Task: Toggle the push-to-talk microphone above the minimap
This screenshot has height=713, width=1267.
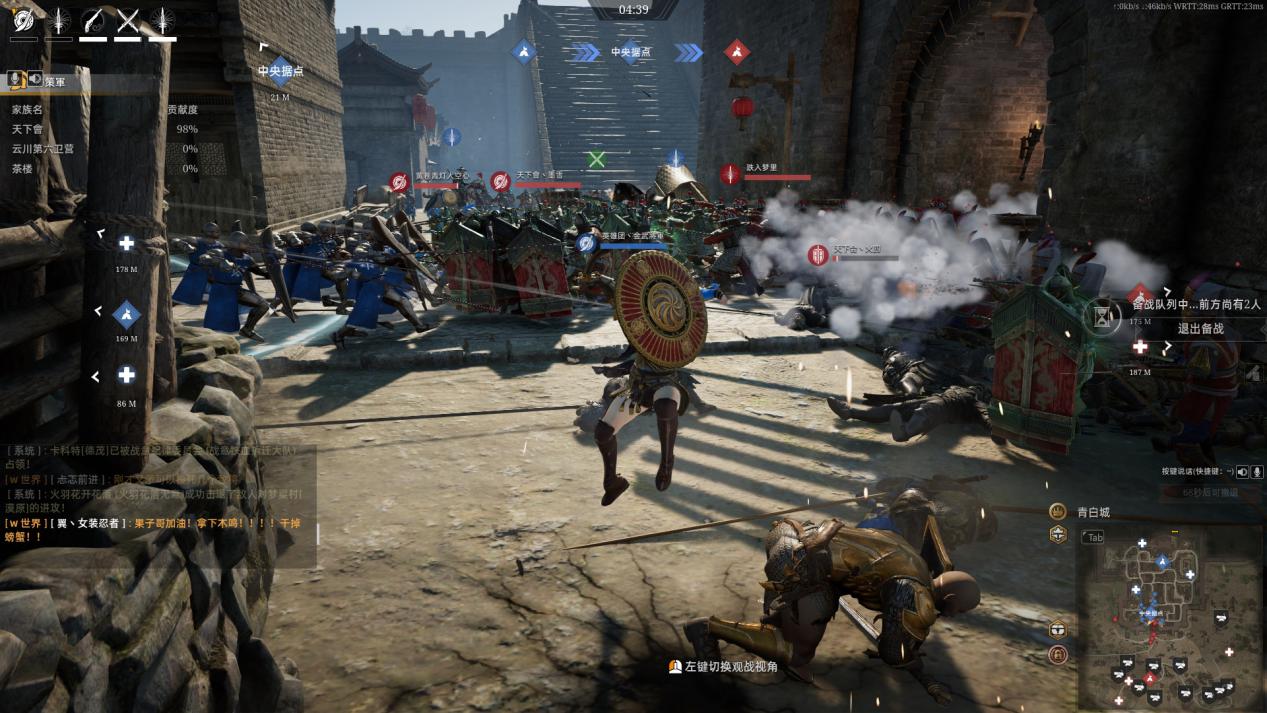Action: [1255, 471]
